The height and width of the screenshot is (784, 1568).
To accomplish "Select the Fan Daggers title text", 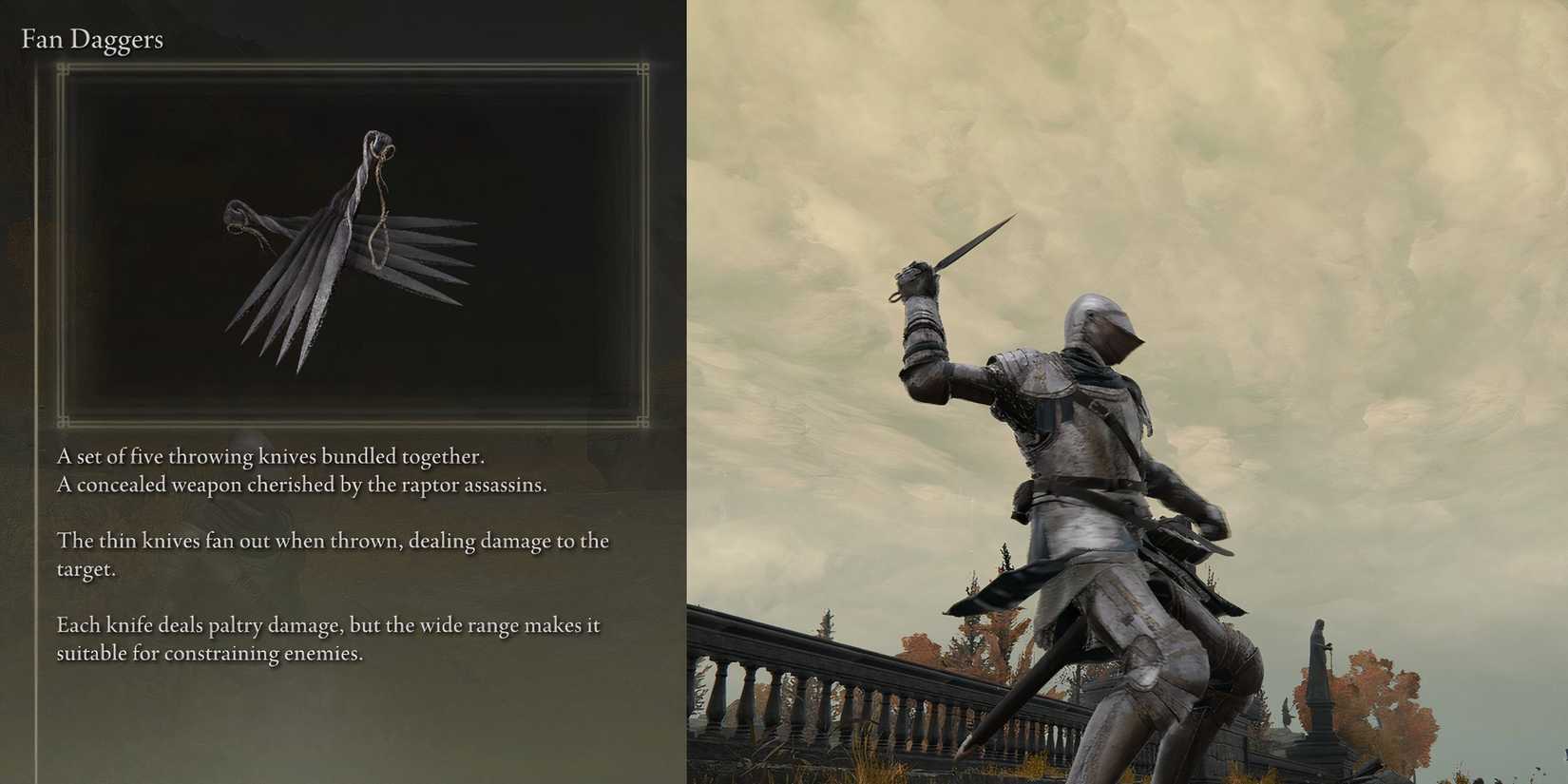I will tap(92, 39).
